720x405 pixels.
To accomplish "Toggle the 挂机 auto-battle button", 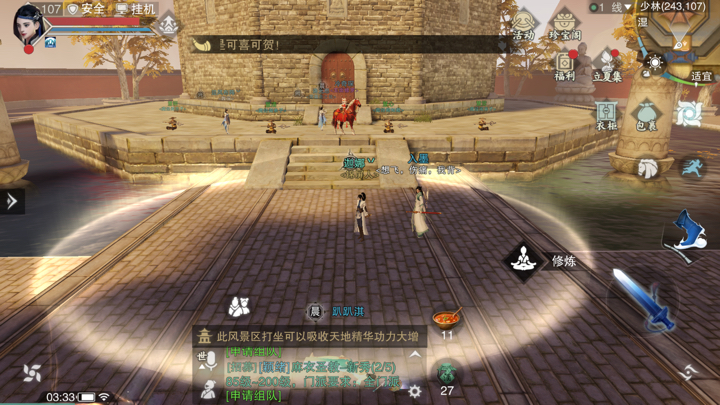I will (135, 9).
